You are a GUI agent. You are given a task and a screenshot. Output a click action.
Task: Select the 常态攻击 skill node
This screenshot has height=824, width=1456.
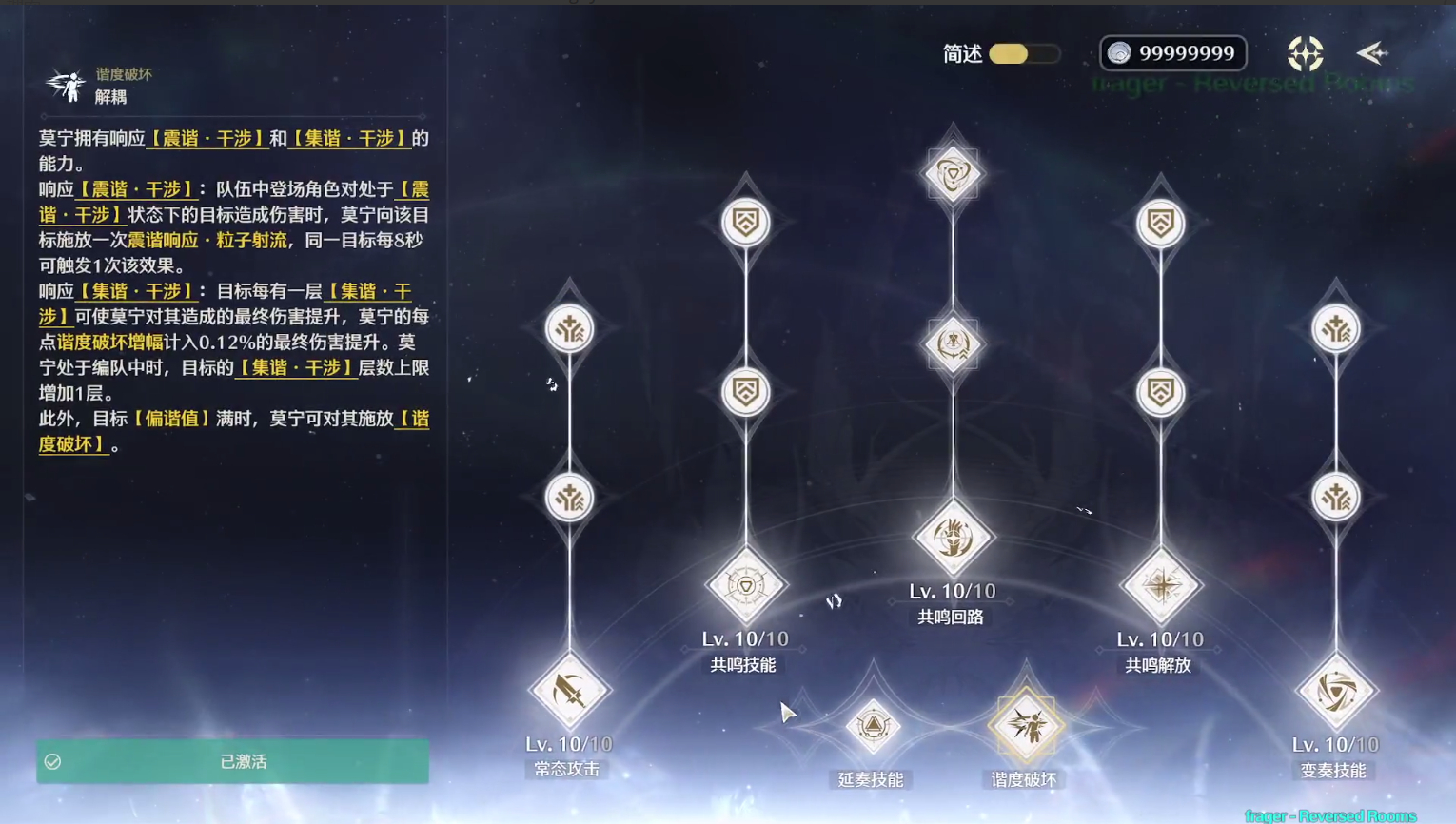pyautogui.click(x=569, y=692)
